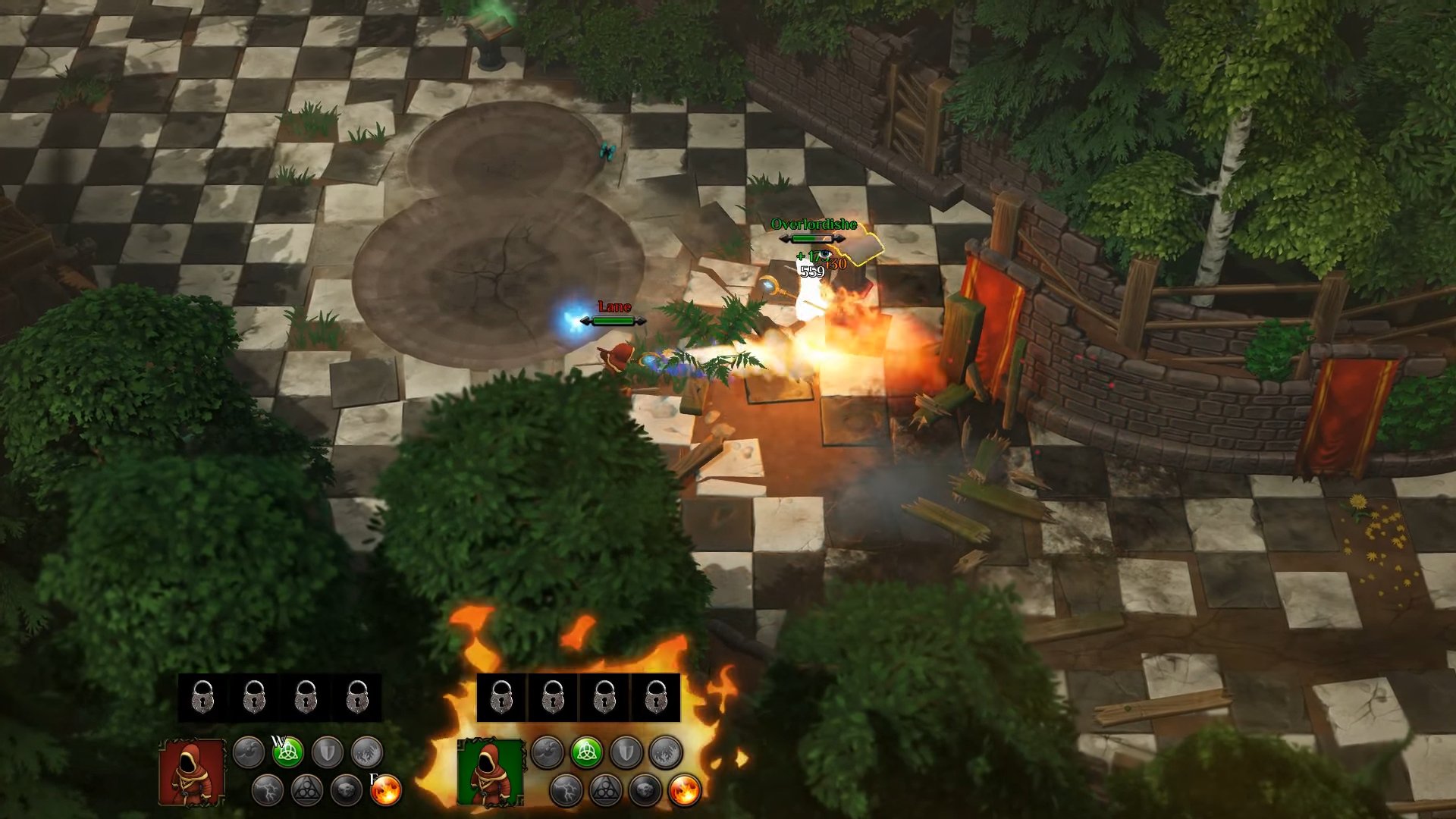Click the green life element by the green-framed portrait
Image resolution: width=1456 pixels, height=819 pixels.
pos(586,752)
